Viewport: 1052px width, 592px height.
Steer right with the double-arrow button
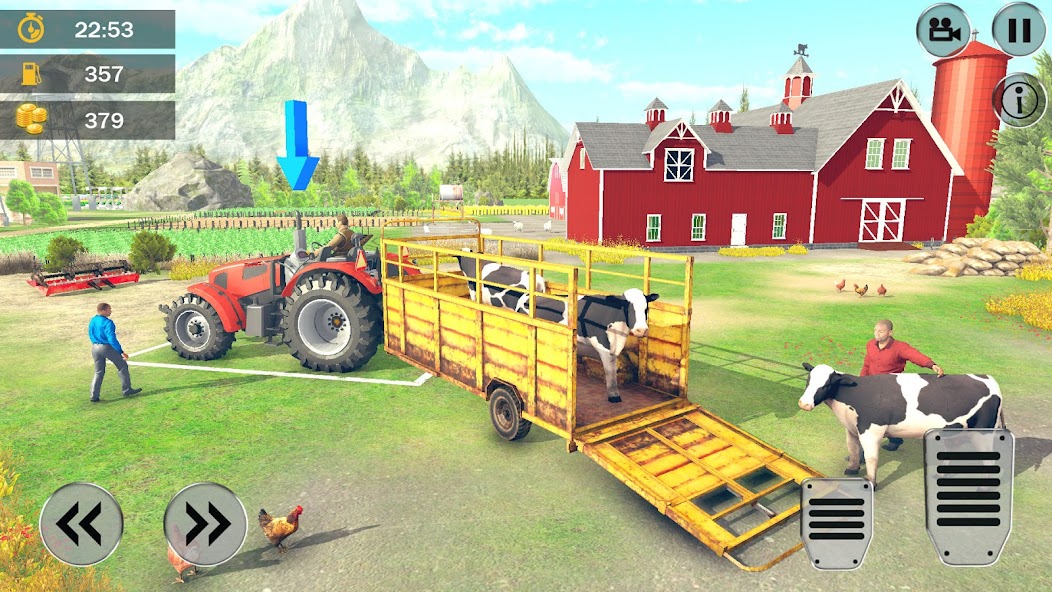coord(205,524)
